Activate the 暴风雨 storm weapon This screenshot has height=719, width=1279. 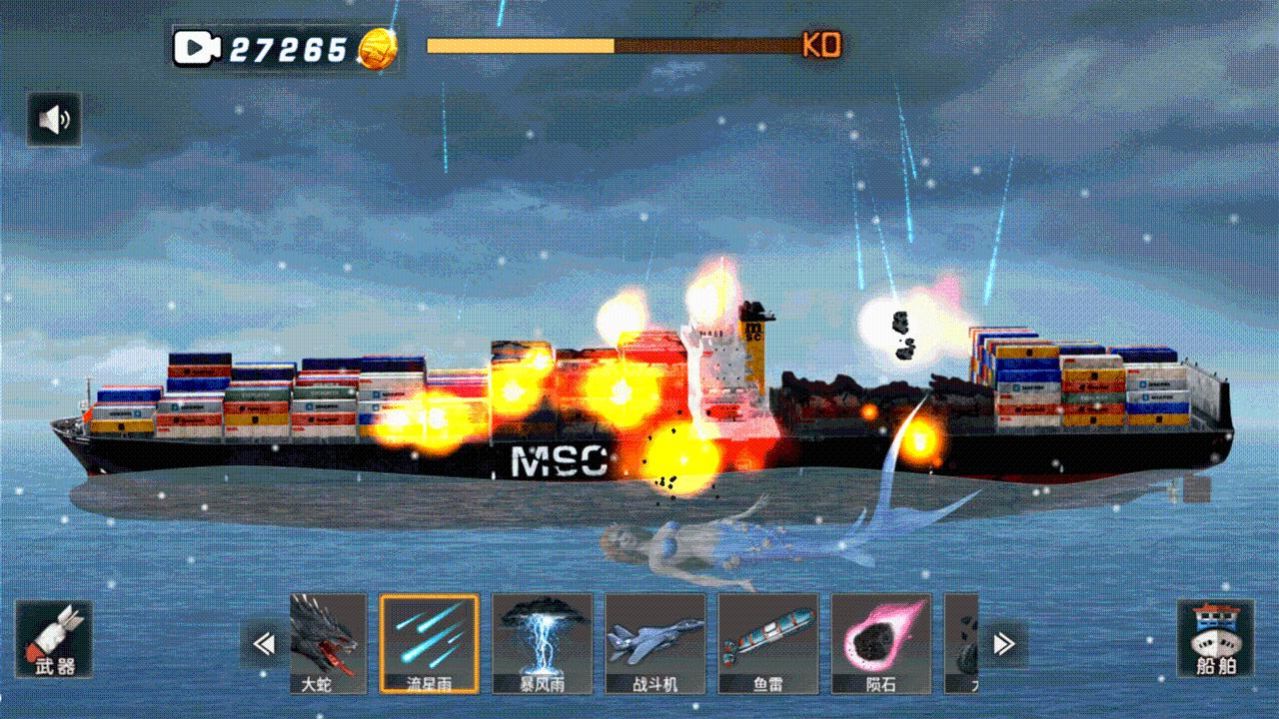pos(542,643)
